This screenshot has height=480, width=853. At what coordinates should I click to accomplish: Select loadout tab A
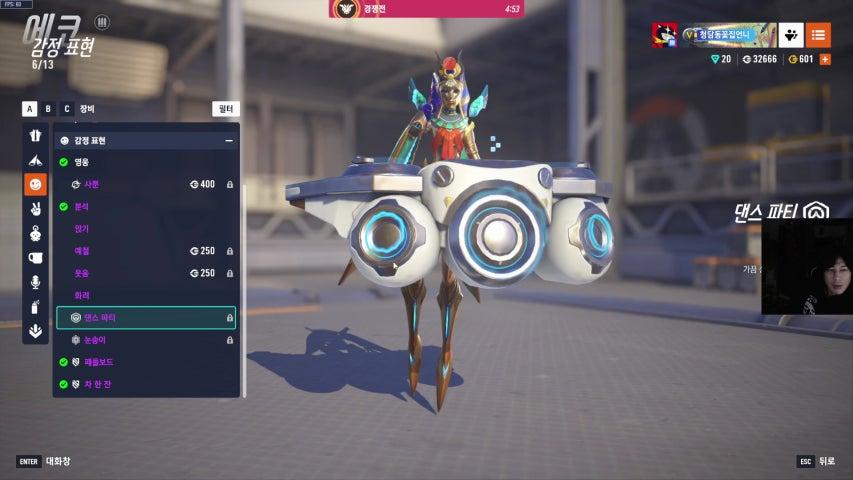tap(29, 109)
